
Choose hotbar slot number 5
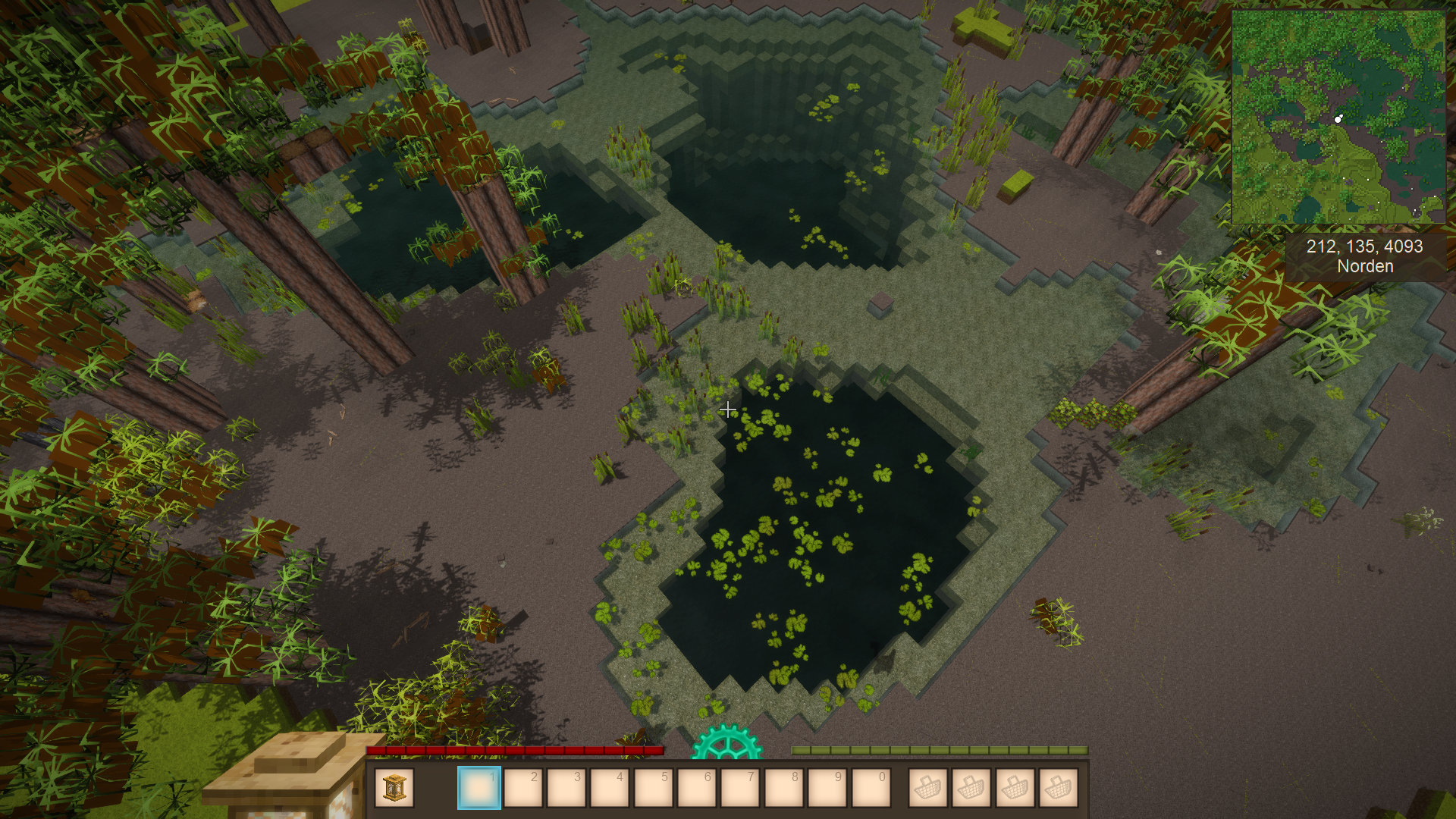tap(653, 788)
